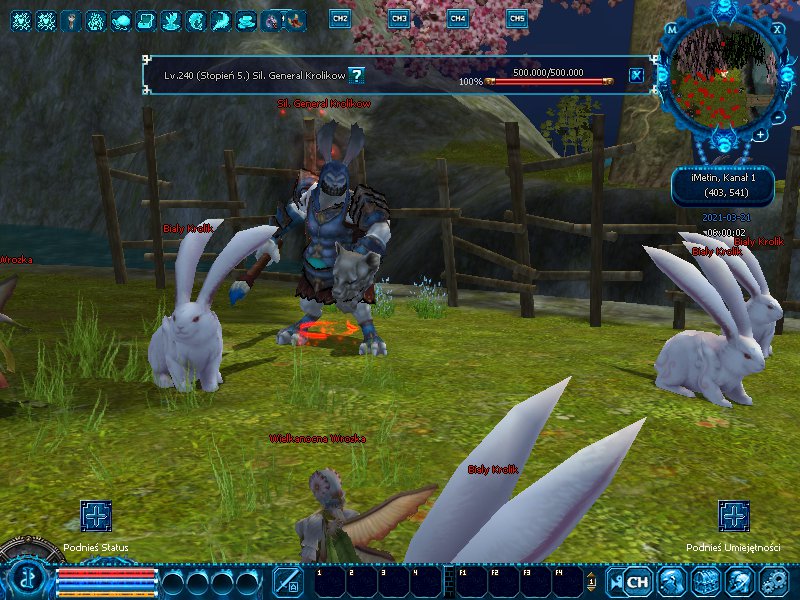Open the helmeted head icon menu

[740, 580]
